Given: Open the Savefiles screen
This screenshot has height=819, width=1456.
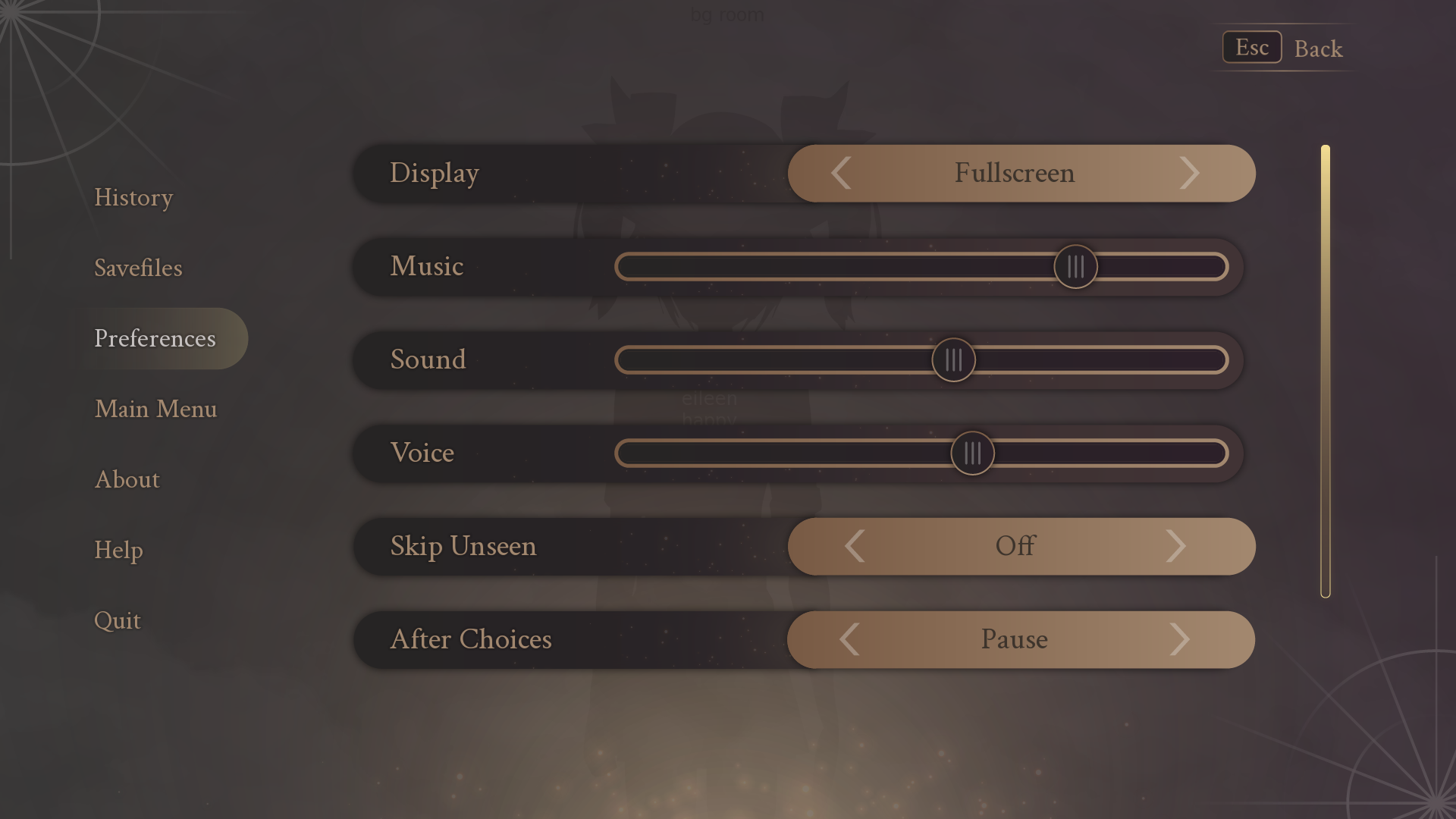Looking at the screenshot, I should tap(138, 268).
